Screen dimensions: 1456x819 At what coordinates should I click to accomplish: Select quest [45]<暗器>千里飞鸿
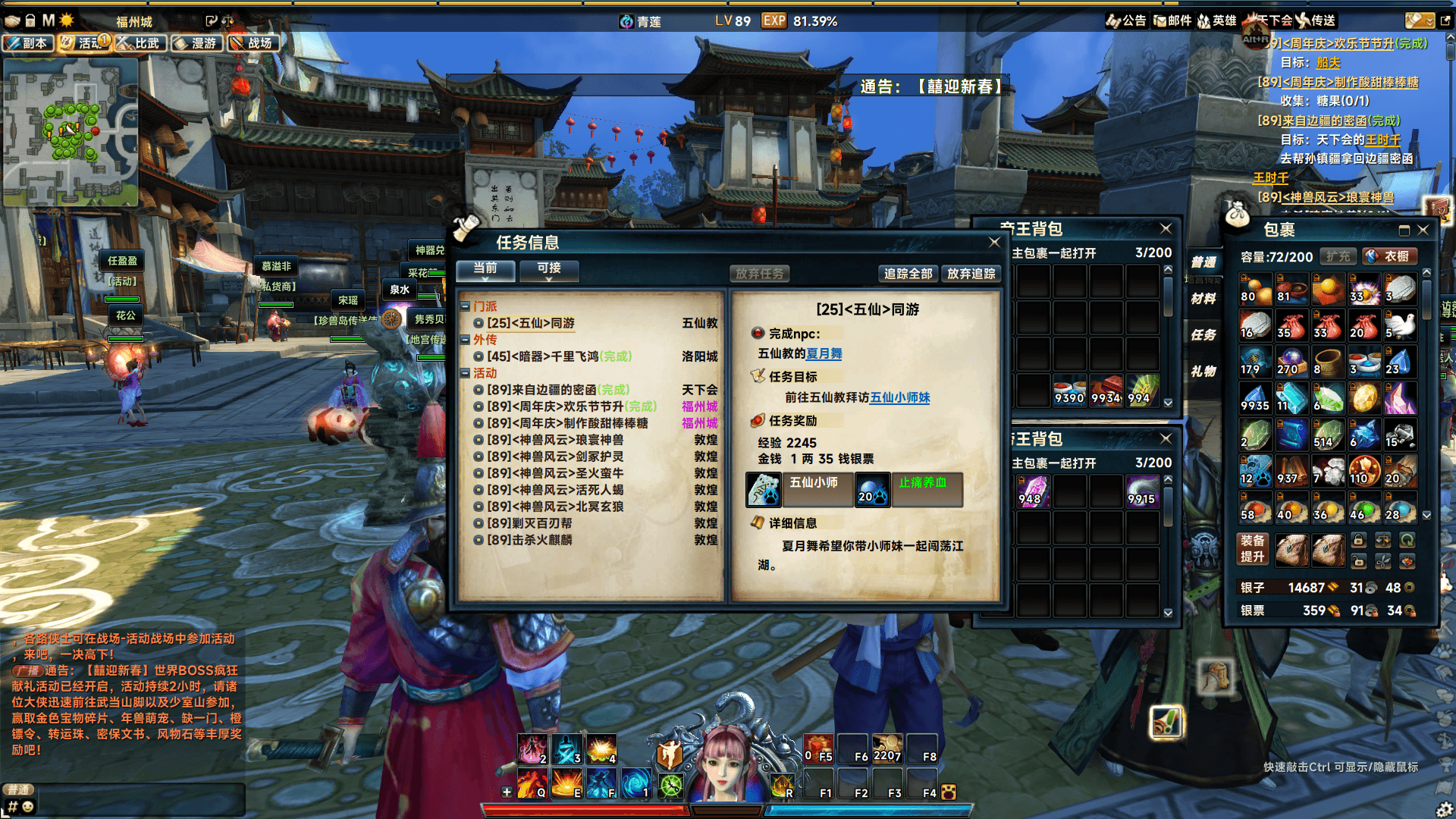(x=559, y=356)
